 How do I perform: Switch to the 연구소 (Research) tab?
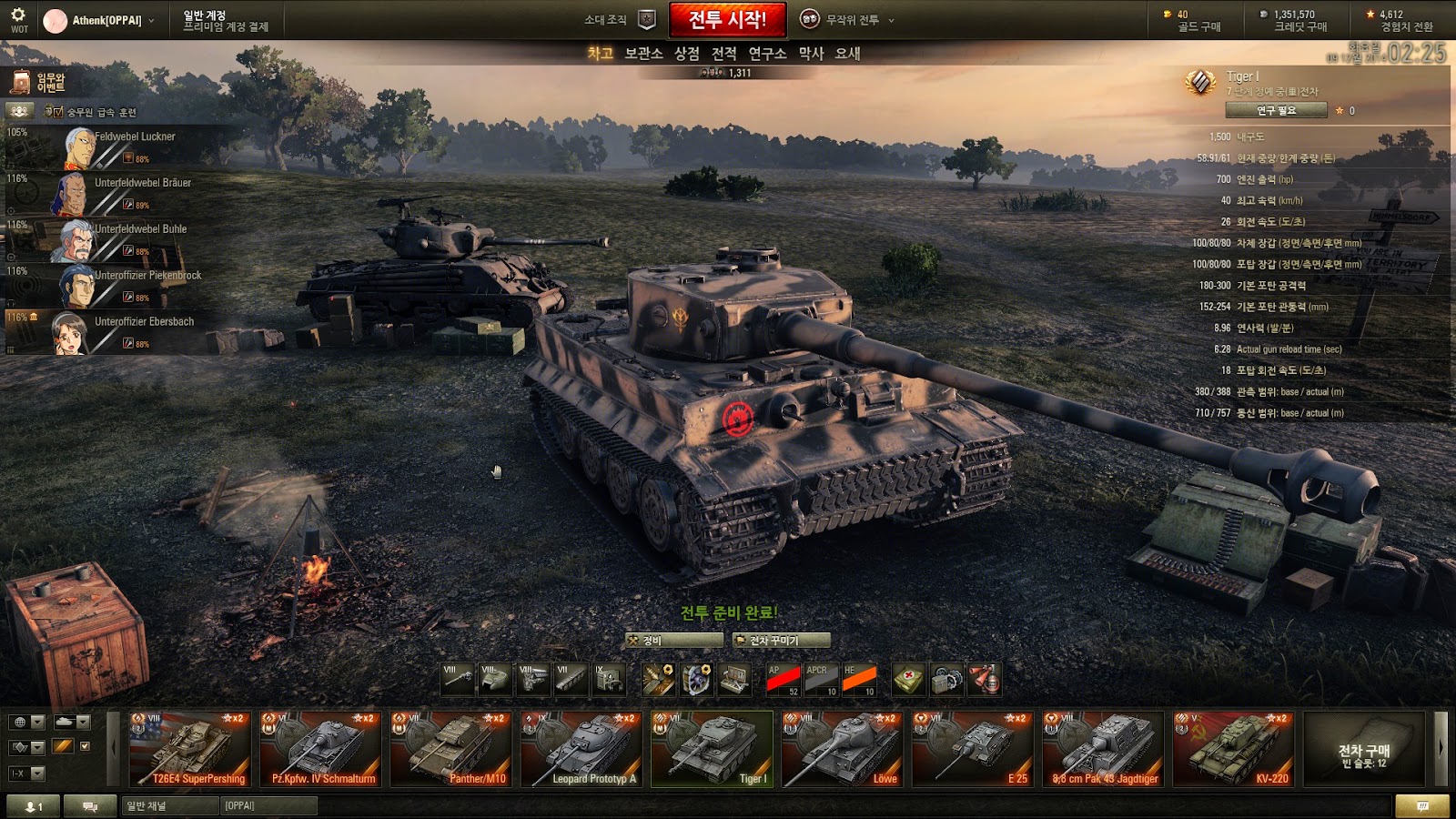click(x=767, y=54)
